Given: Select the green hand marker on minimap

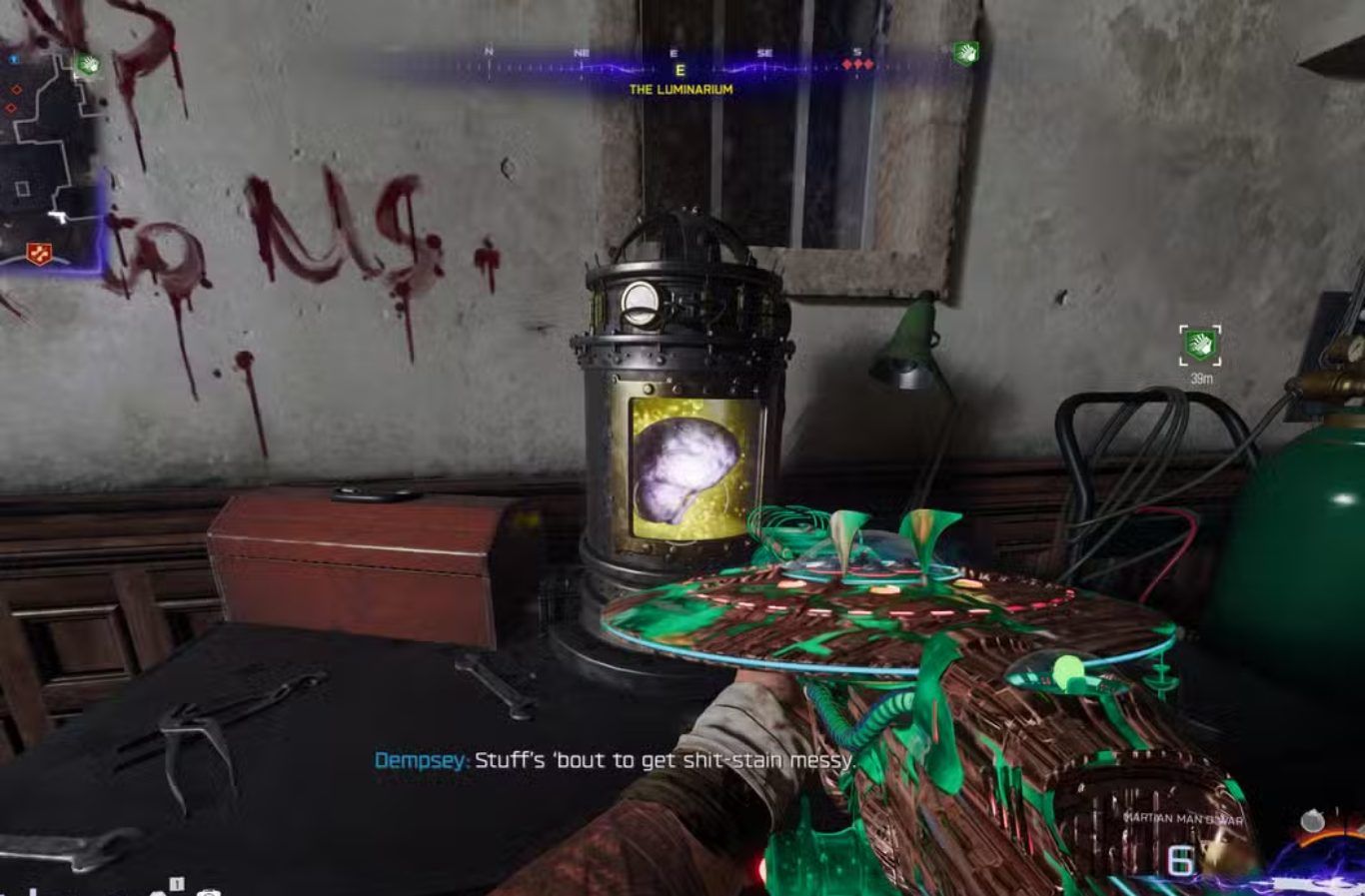Looking at the screenshot, I should (88, 65).
